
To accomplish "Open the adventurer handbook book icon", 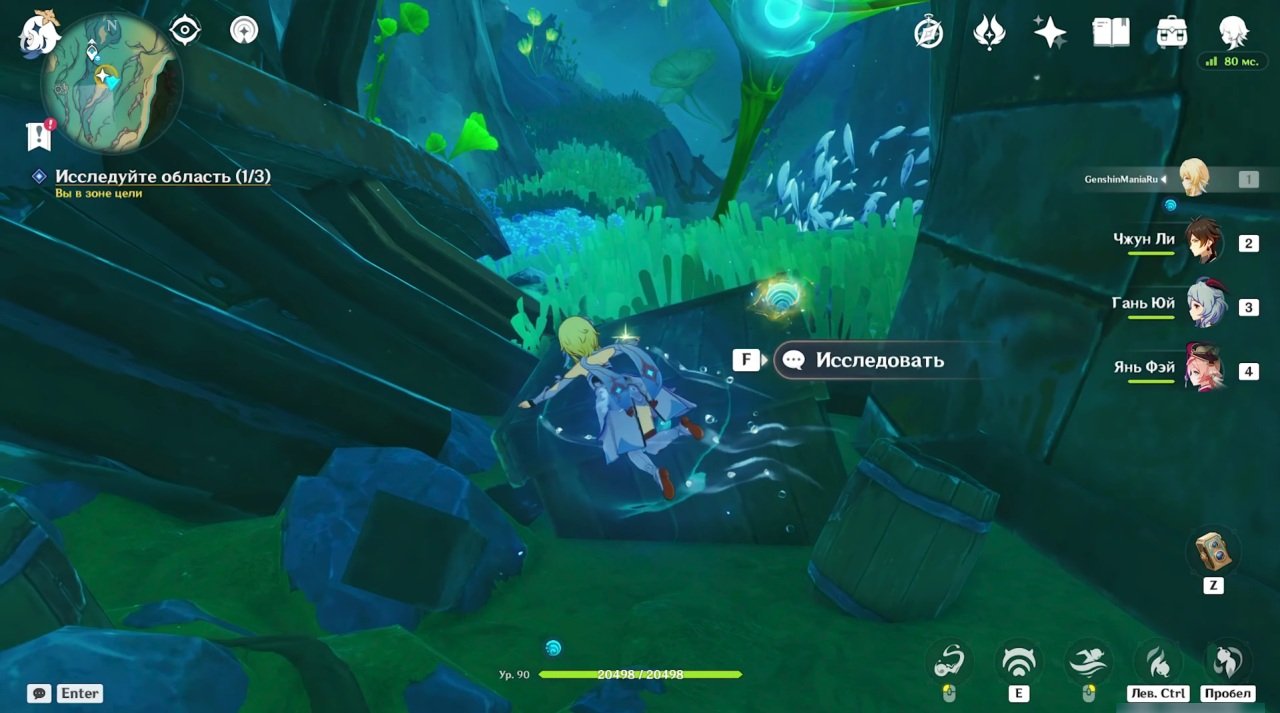I will [x=1110, y=32].
